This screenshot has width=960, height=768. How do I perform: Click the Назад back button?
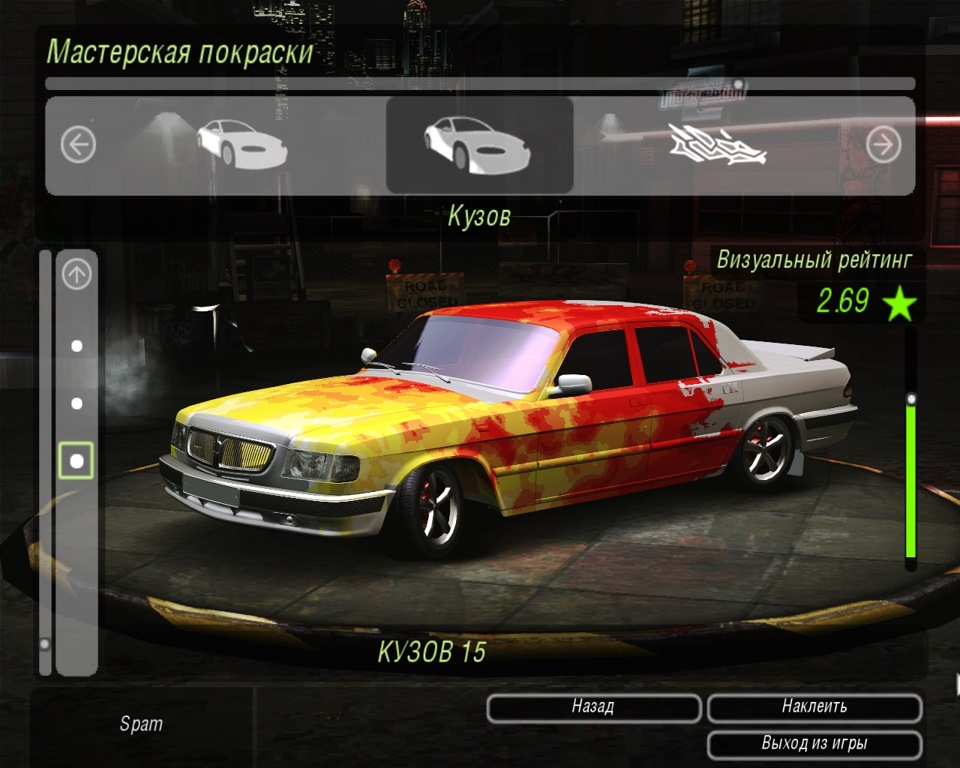pyautogui.click(x=593, y=707)
